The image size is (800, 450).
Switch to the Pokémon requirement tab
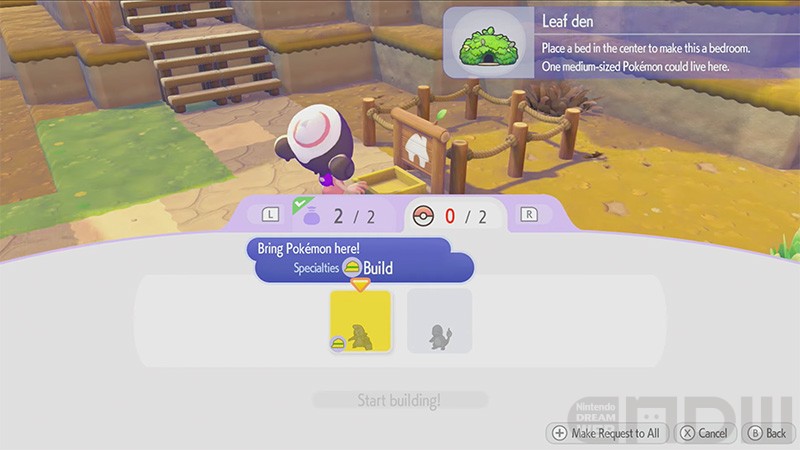[x=455, y=215]
